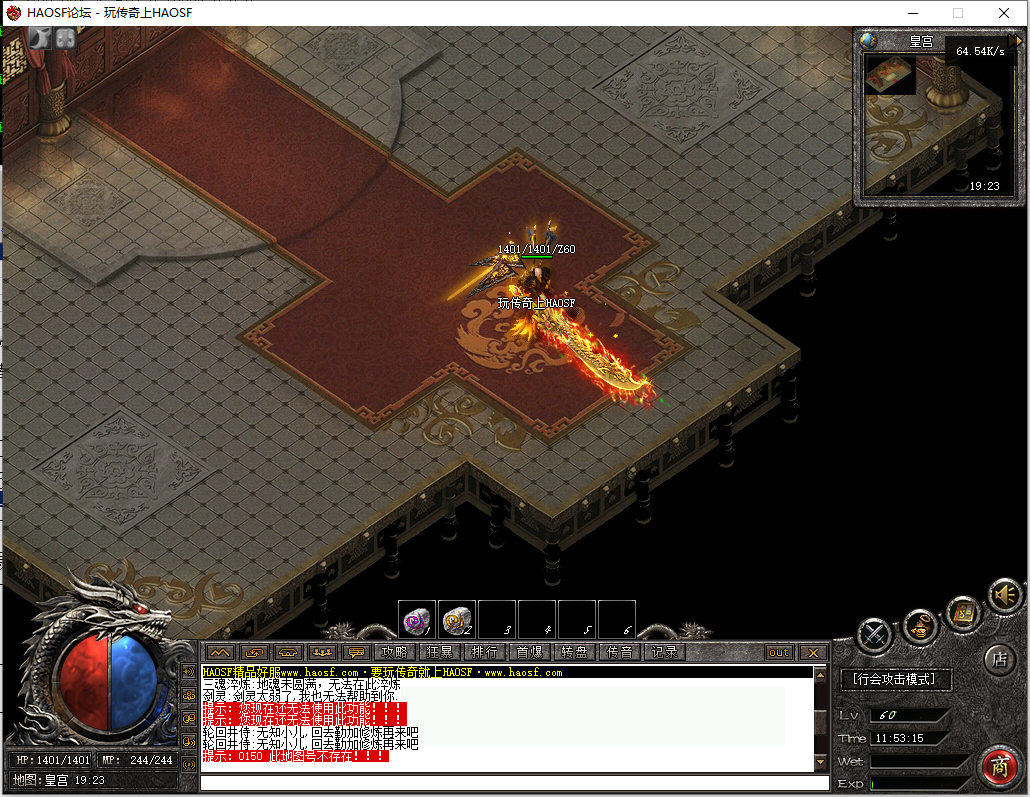Image resolution: width=1030 pixels, height=797 pixels.
Task: Close game via the orange X toolbar button
Action: click(x=813, y=652)
